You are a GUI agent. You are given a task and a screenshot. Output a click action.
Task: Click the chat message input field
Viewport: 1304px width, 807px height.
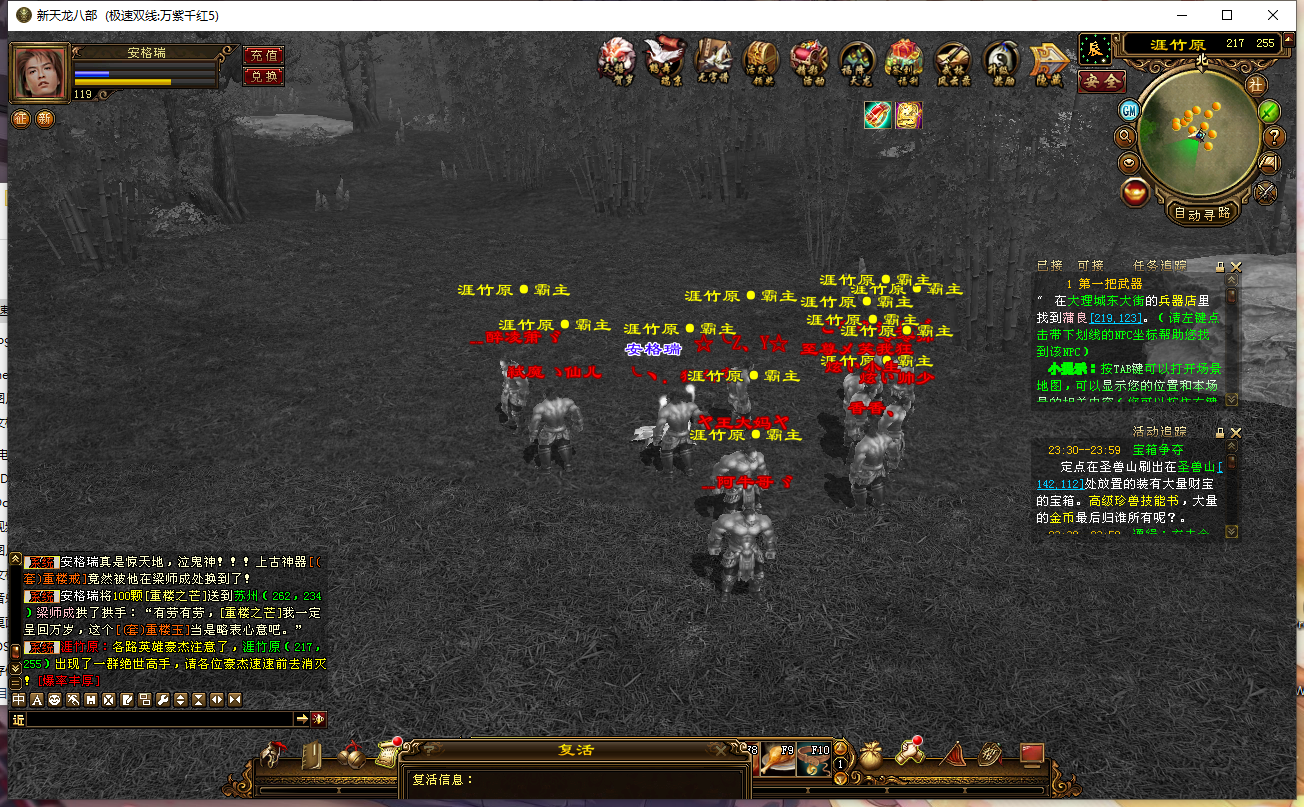click(160, 719)
